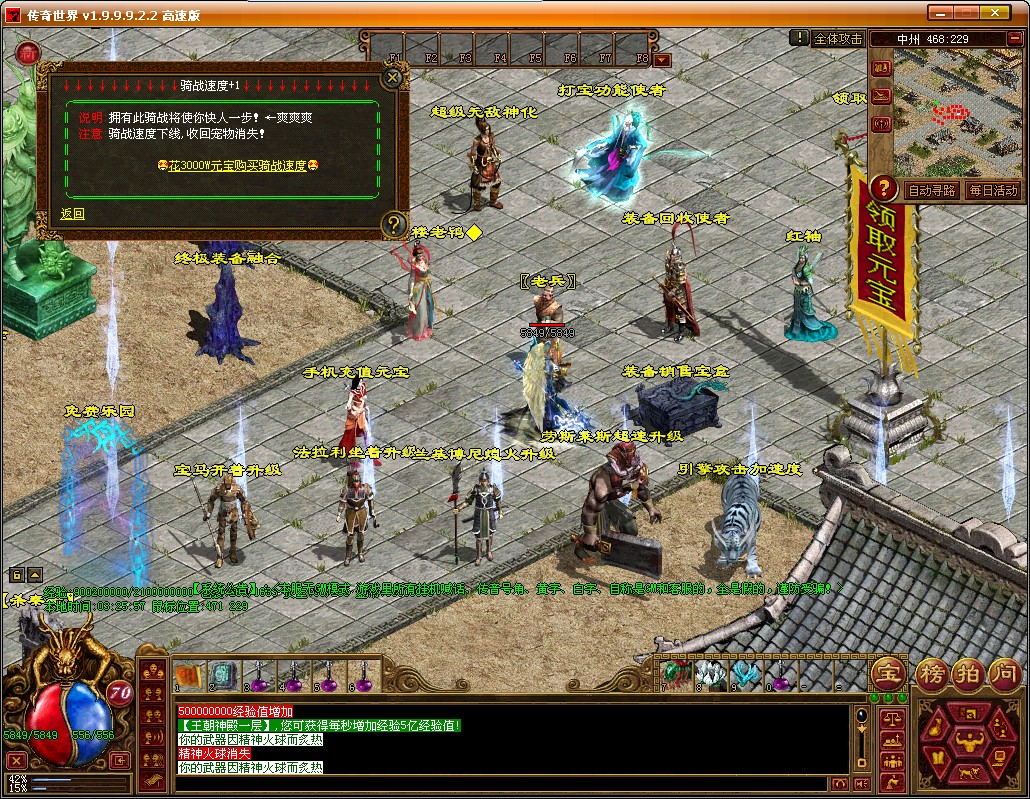This screenshot has height=799, width=1030.
Task: Use the white crystal cluster in slot 8
Action: [x=711, y=676]
